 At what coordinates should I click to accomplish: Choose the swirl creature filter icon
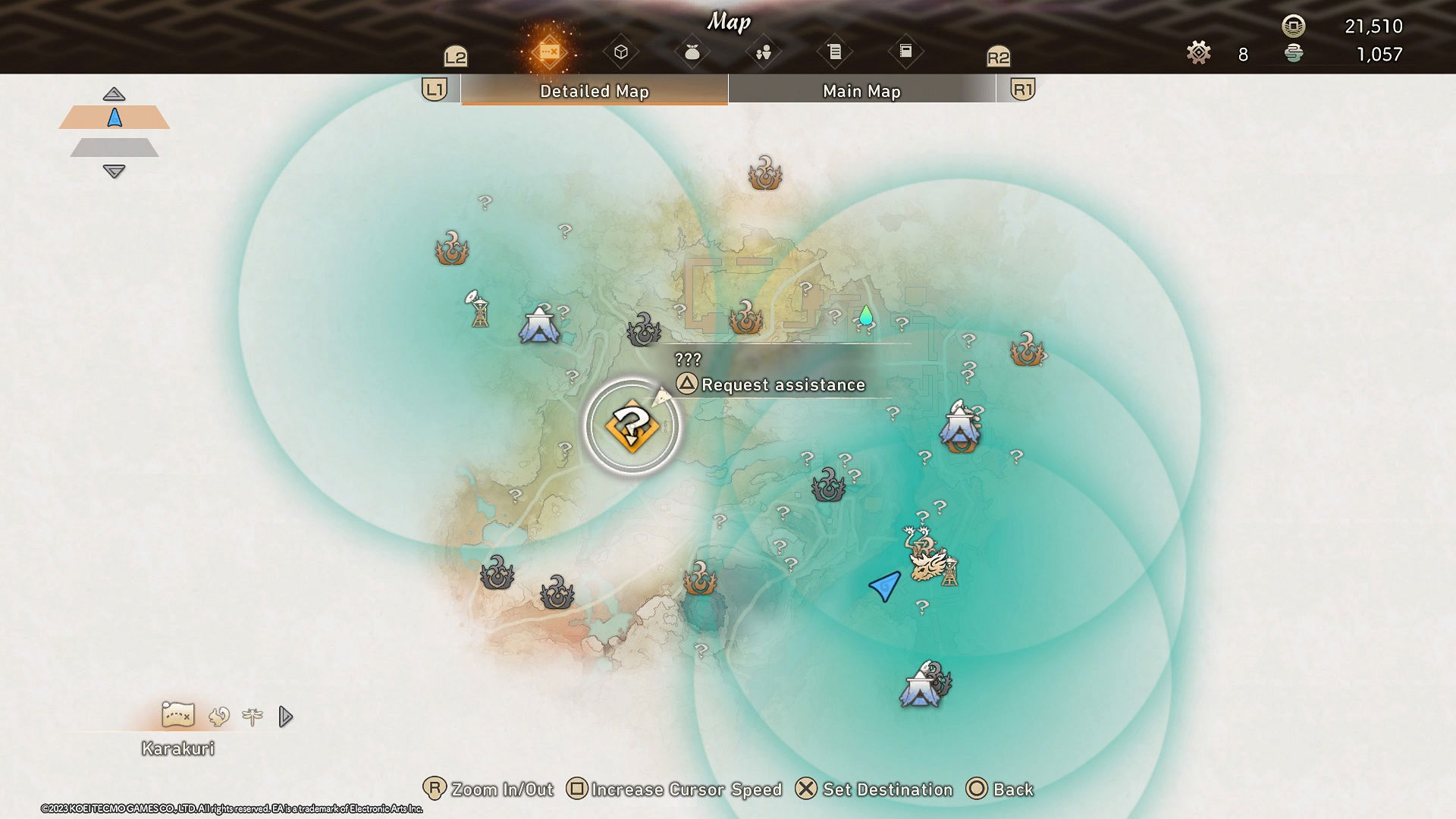pyautogui.click(x=219, y=716)
